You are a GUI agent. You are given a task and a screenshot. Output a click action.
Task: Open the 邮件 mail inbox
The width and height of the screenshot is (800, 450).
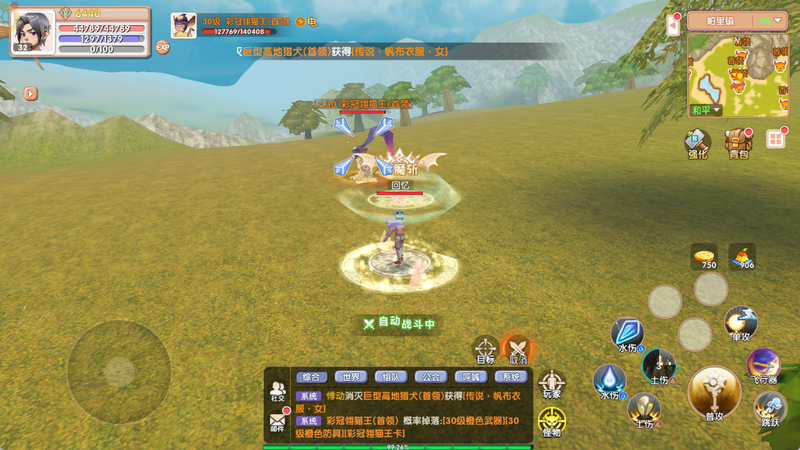277,424
